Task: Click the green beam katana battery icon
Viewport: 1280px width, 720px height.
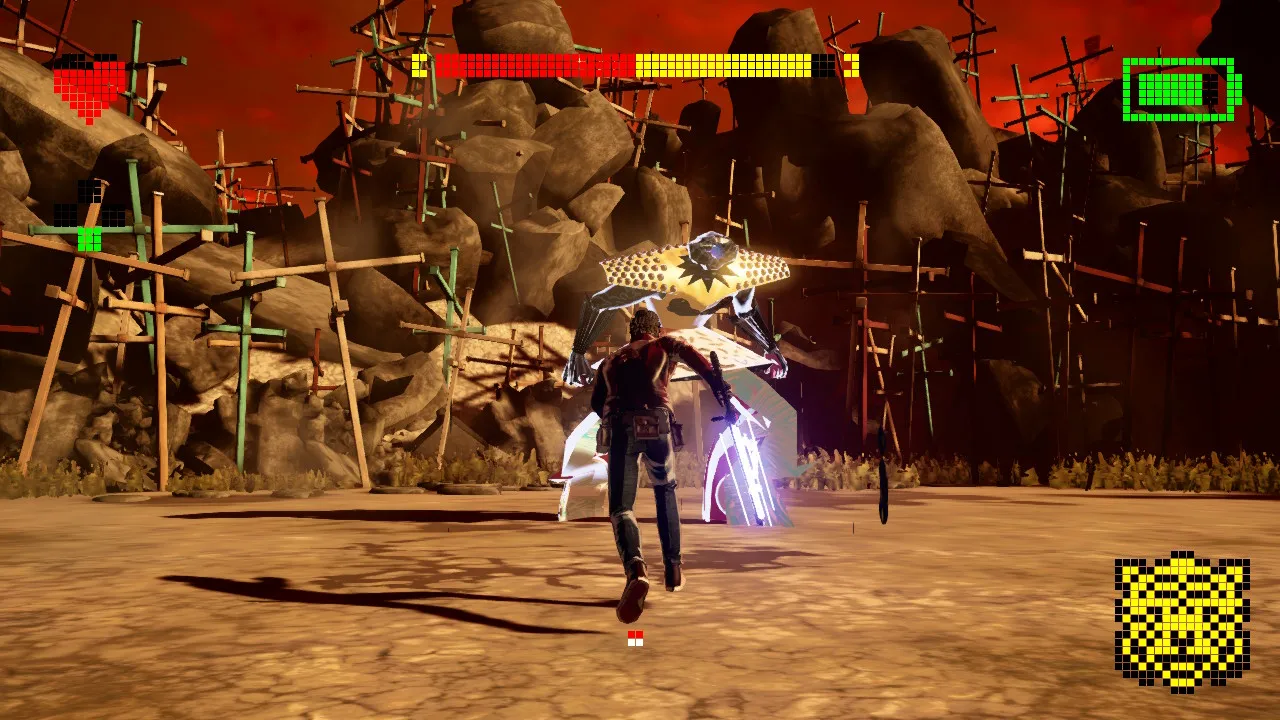Action: tap(1180, 89)
